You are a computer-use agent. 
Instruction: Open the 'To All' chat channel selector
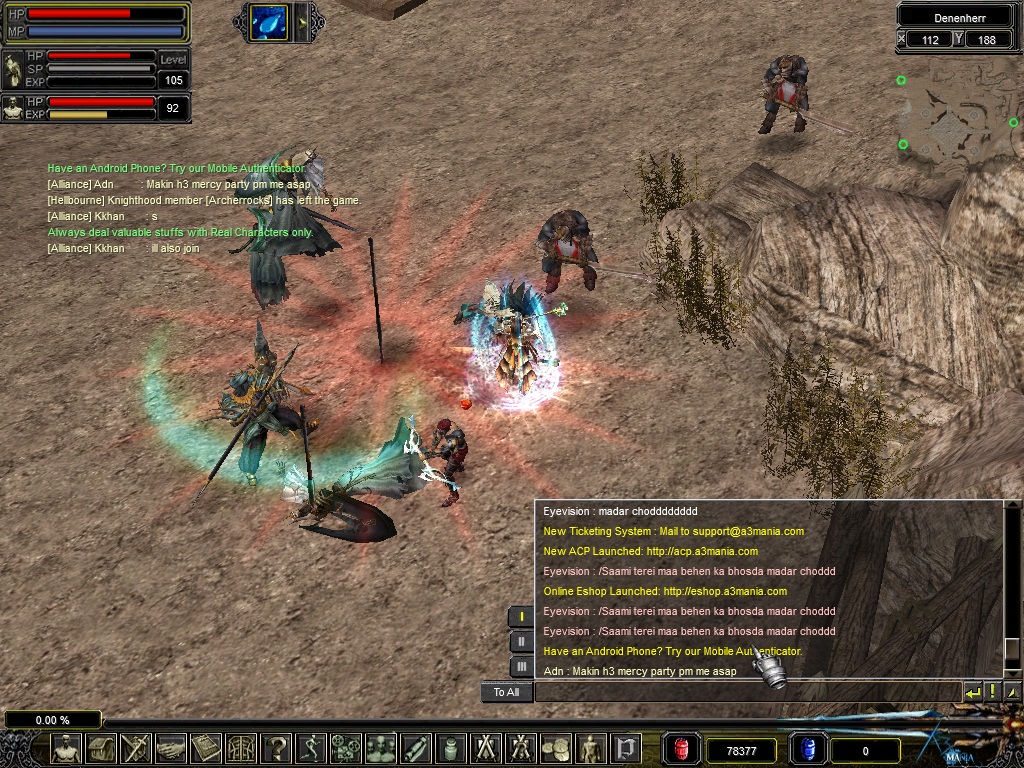(506, 692)
